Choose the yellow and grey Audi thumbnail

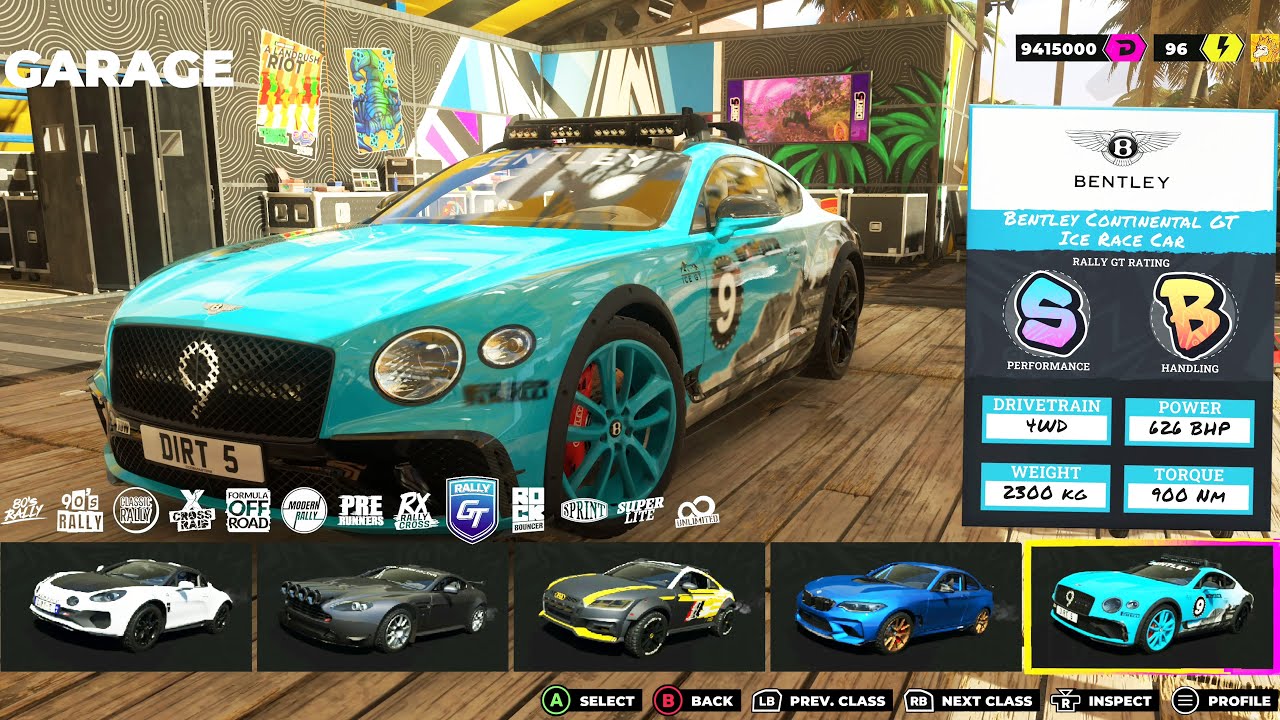click(640, 606)
